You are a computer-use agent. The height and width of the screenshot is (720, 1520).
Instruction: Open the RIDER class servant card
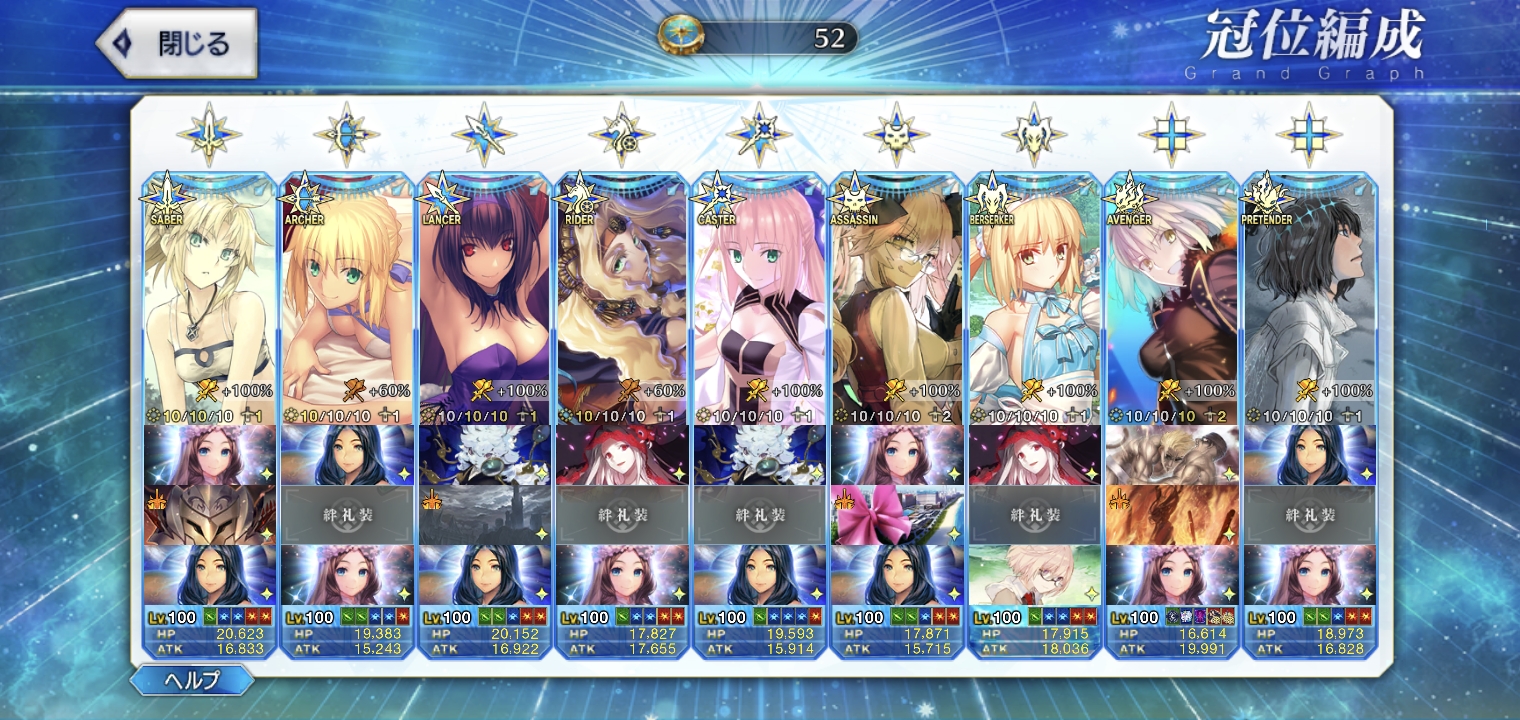pos(621,300)
